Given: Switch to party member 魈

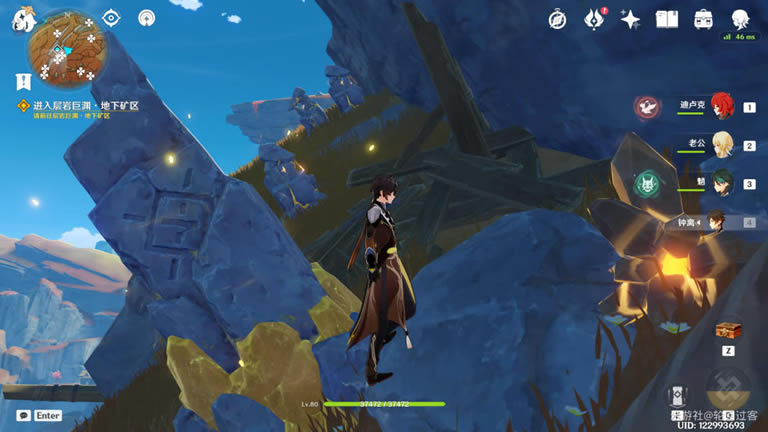Looking at the screenshot, I should (x=722, y=183).
